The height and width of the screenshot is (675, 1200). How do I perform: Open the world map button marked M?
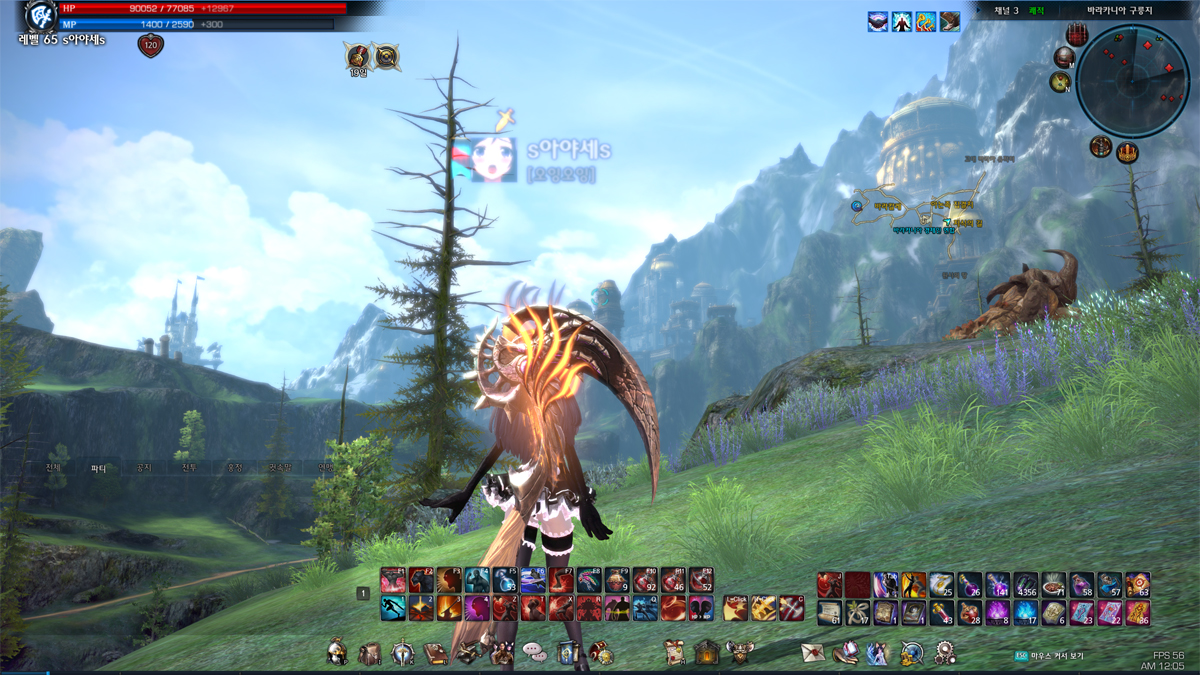[x=1063, y=57]
